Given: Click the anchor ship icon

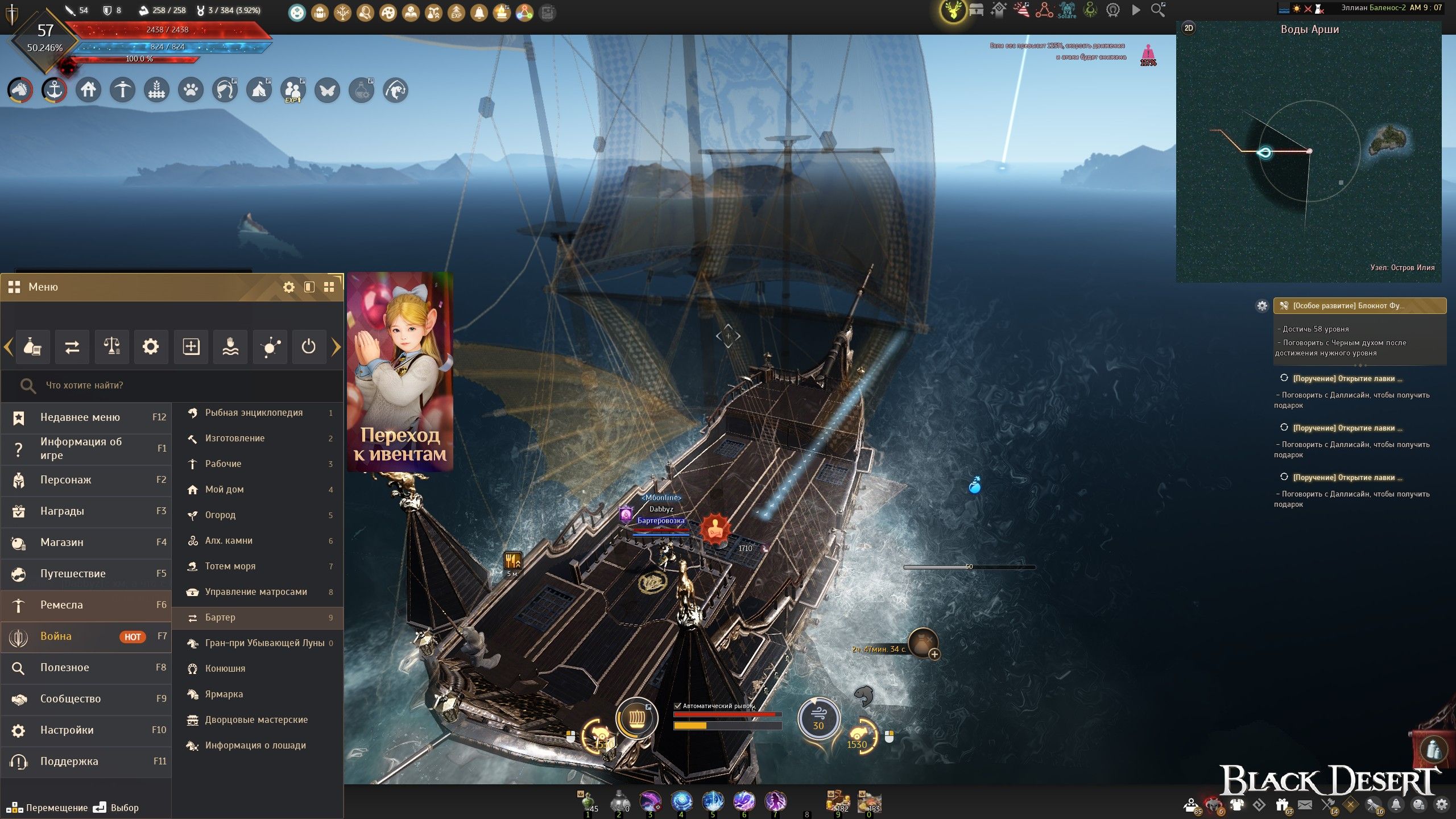Looking at the screenshot, I should tap(54, 90).
